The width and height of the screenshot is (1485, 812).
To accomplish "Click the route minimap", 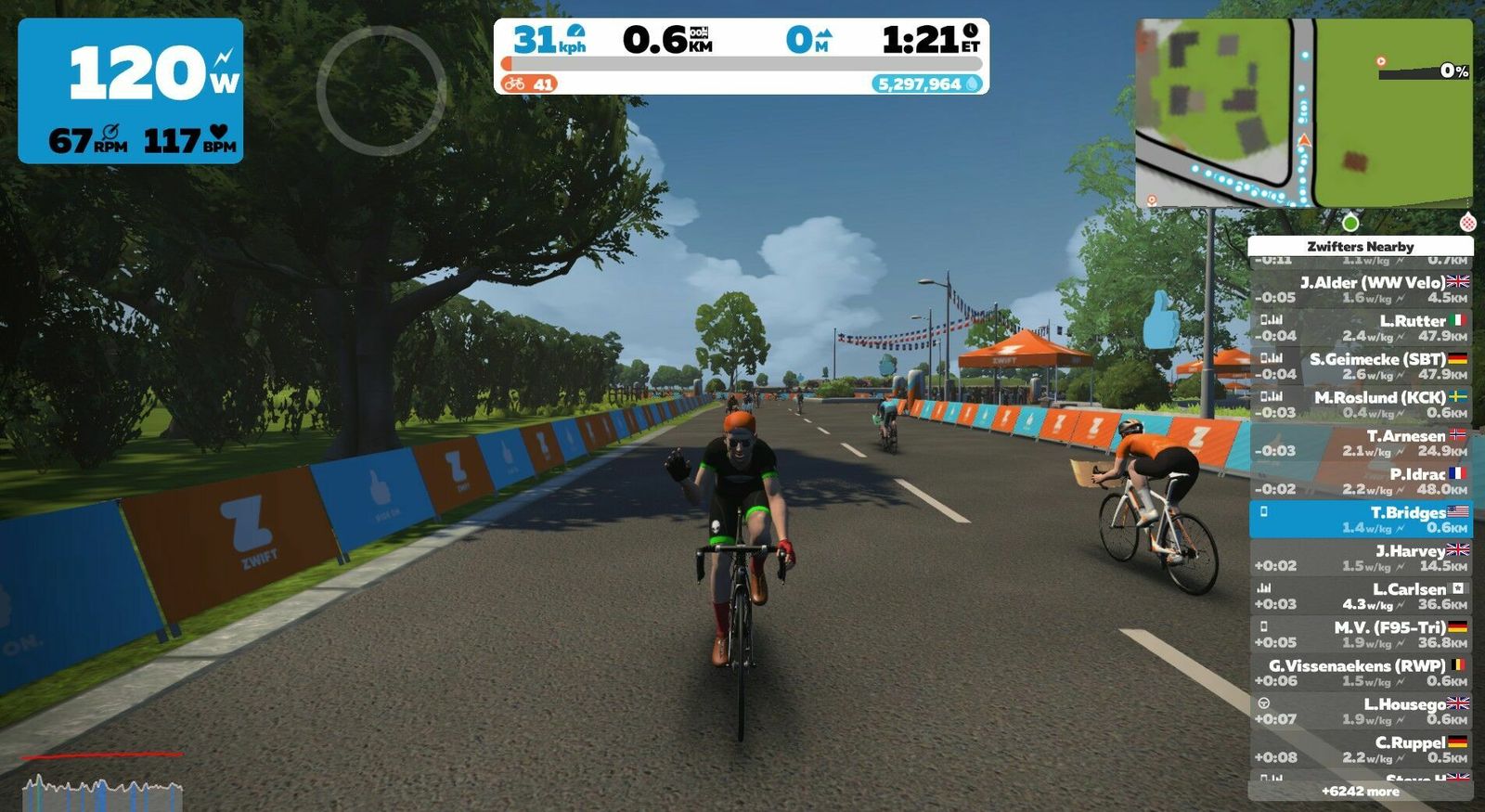I will (x=1303, y=112).
